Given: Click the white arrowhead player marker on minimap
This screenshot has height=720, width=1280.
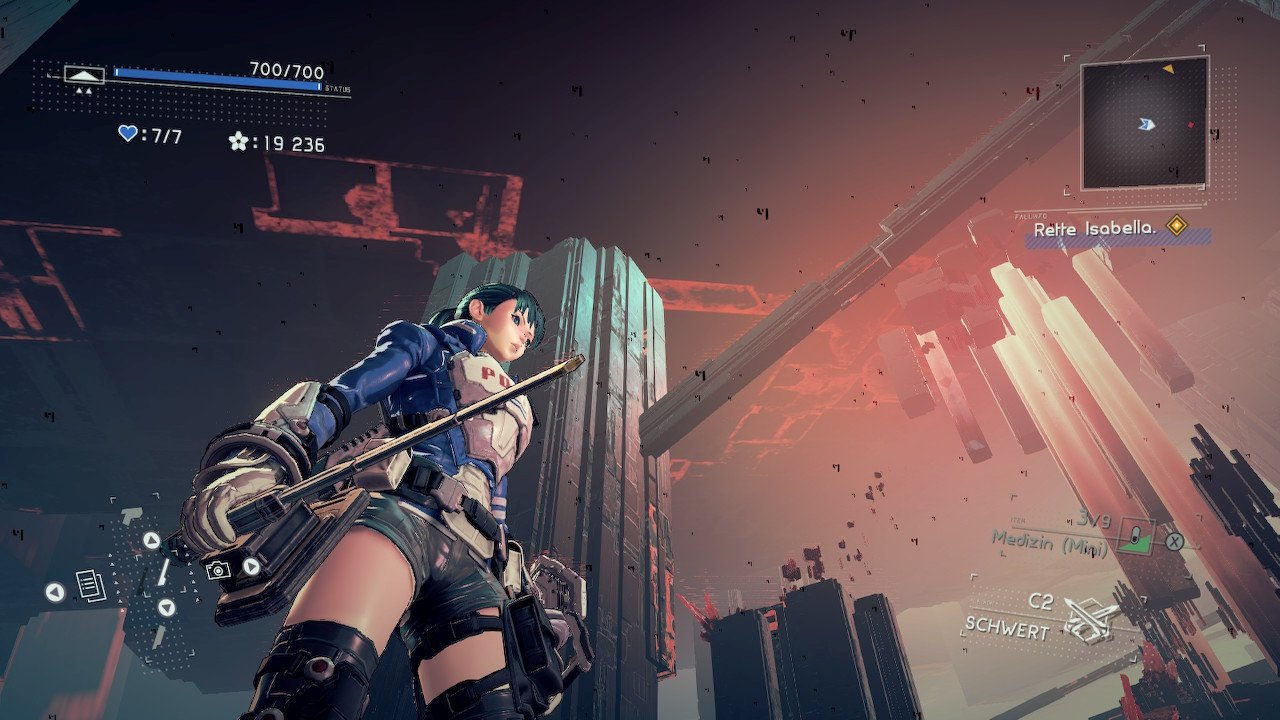Looking at the screenshot, I should click(x=1146, y=124).
